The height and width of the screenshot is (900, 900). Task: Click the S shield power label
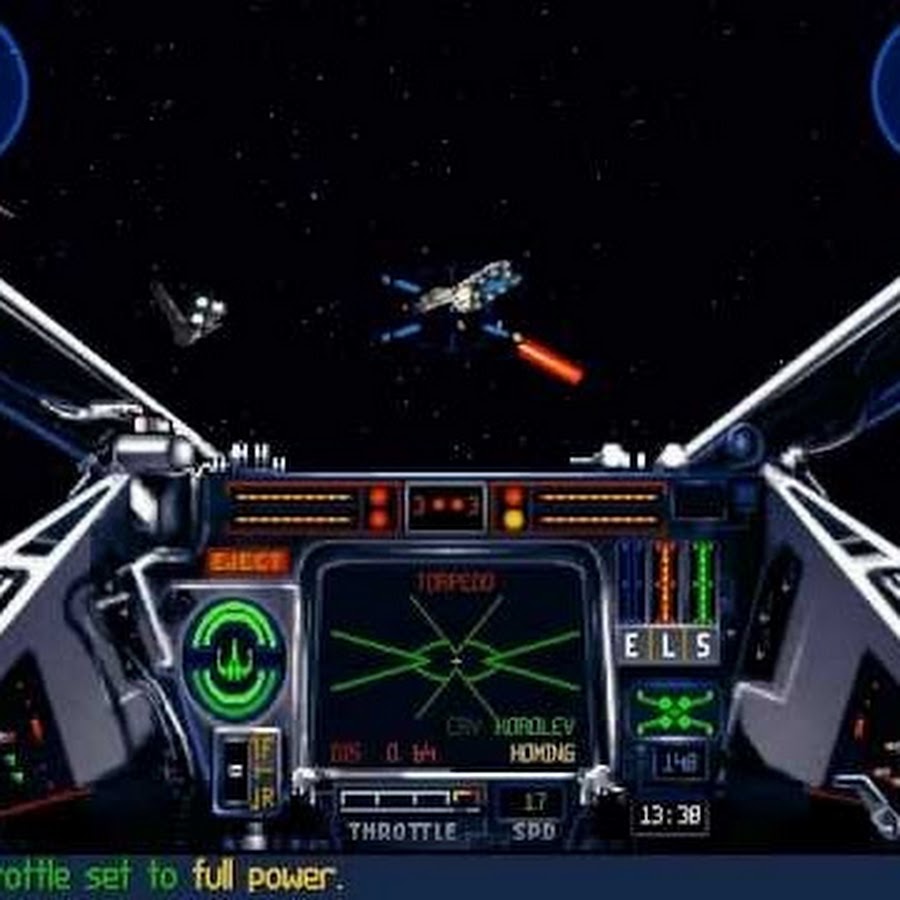[x=703, y=646]
